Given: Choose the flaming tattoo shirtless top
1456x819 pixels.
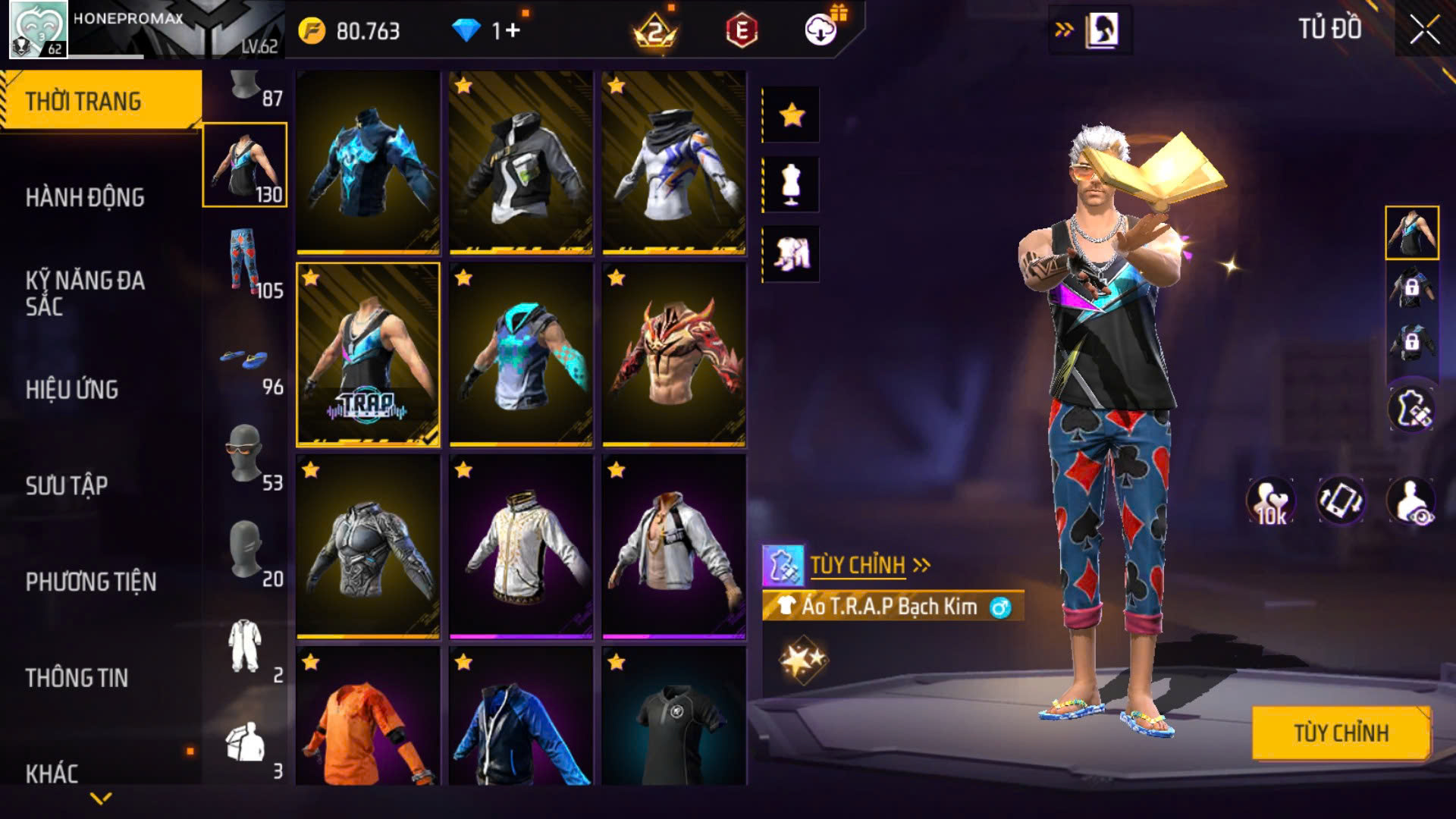Looking at the screenshot, I should tap(674, 355).
